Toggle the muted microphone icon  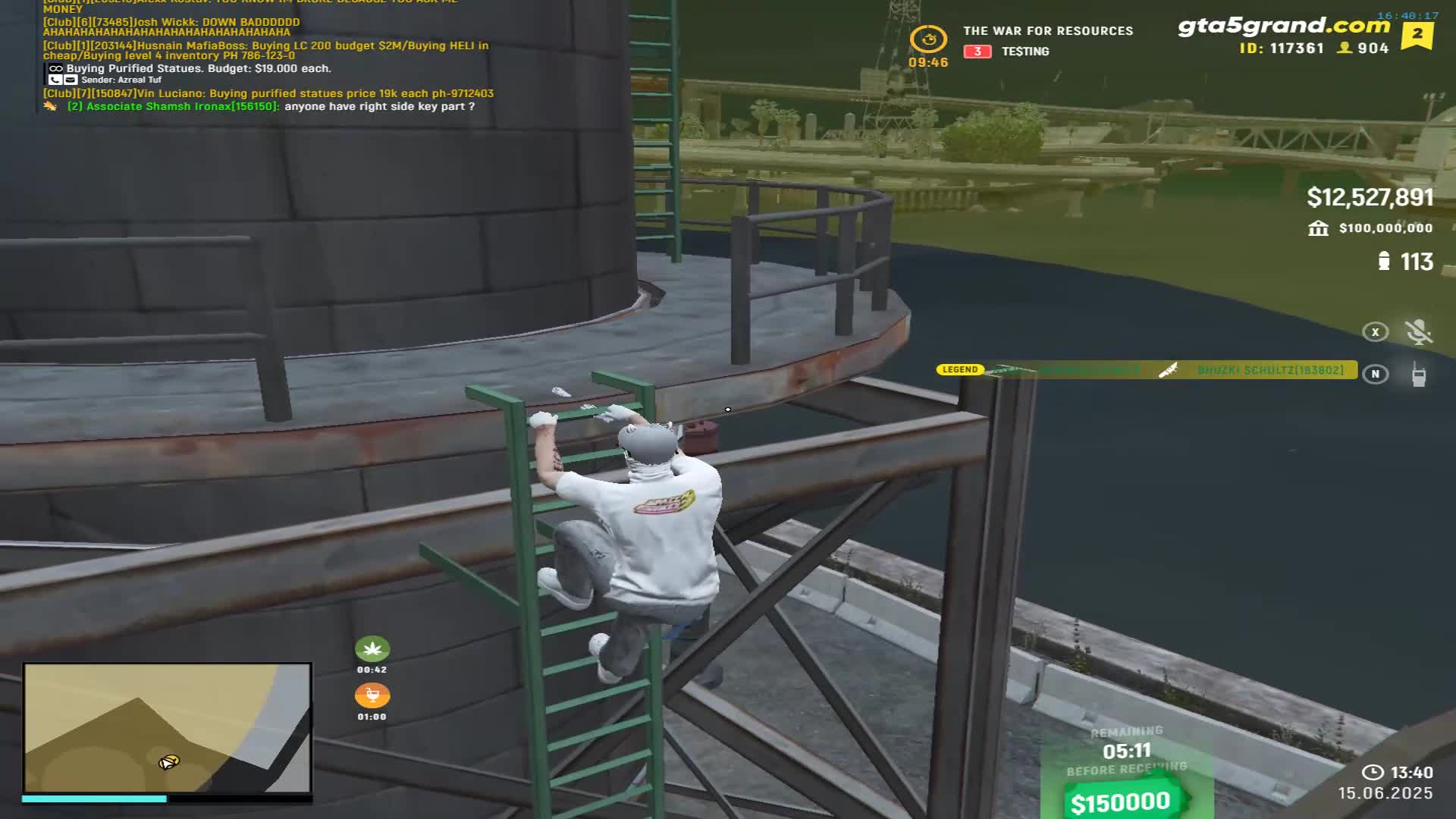coord(1418,331)
